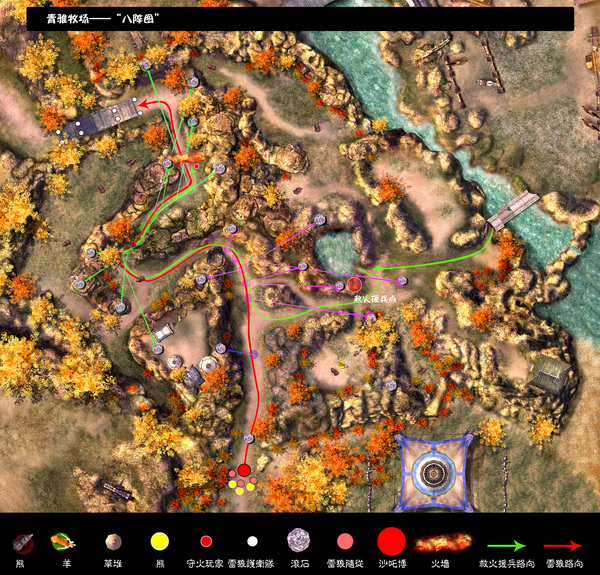Select the 守火玩家 small red dot legend entry
The width and height of the screenshot is (600, 575).
[x=206, y=541]
